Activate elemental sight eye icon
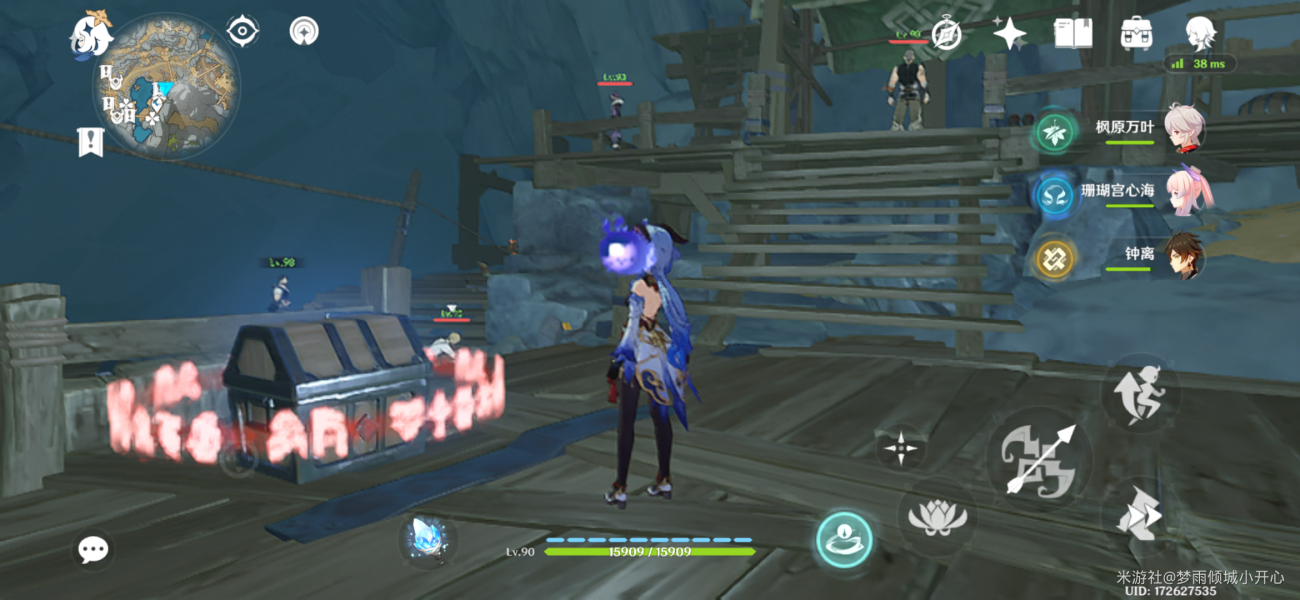This screenshot has width=1300, height=600. click(x=242, y=32)
